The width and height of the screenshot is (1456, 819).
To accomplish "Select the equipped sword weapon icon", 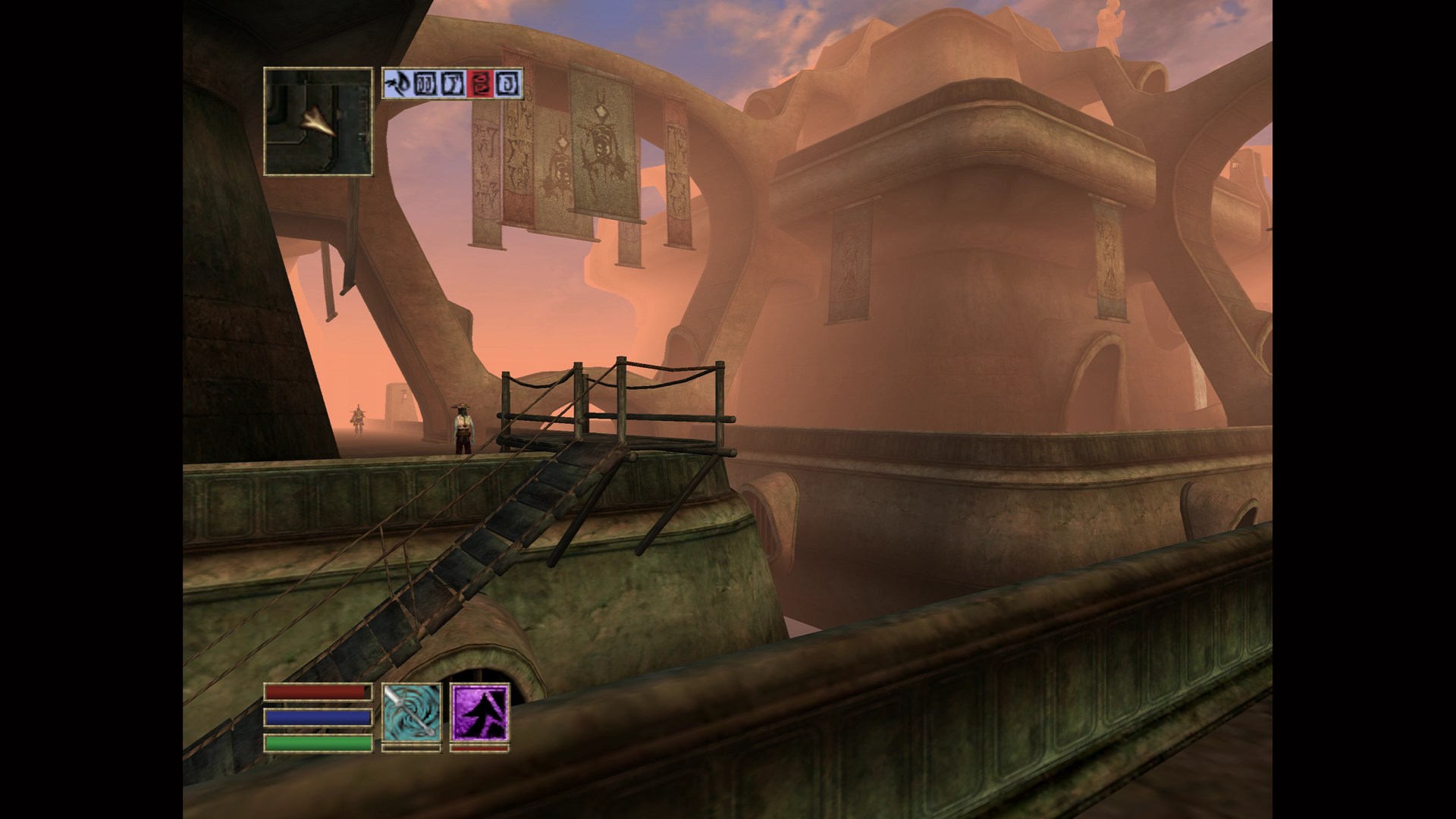I will pyautogui.click(x=411, y=712).
